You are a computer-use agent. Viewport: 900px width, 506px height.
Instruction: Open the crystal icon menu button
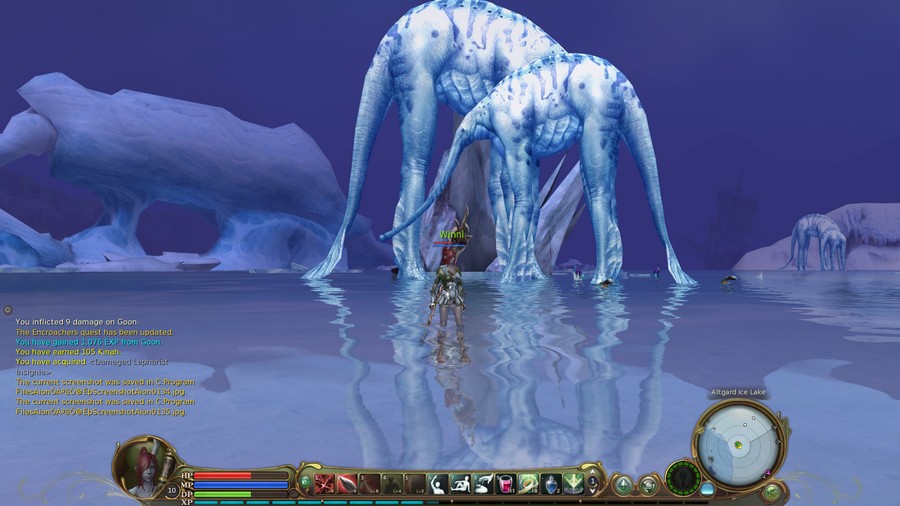click(x=623, y=486)
